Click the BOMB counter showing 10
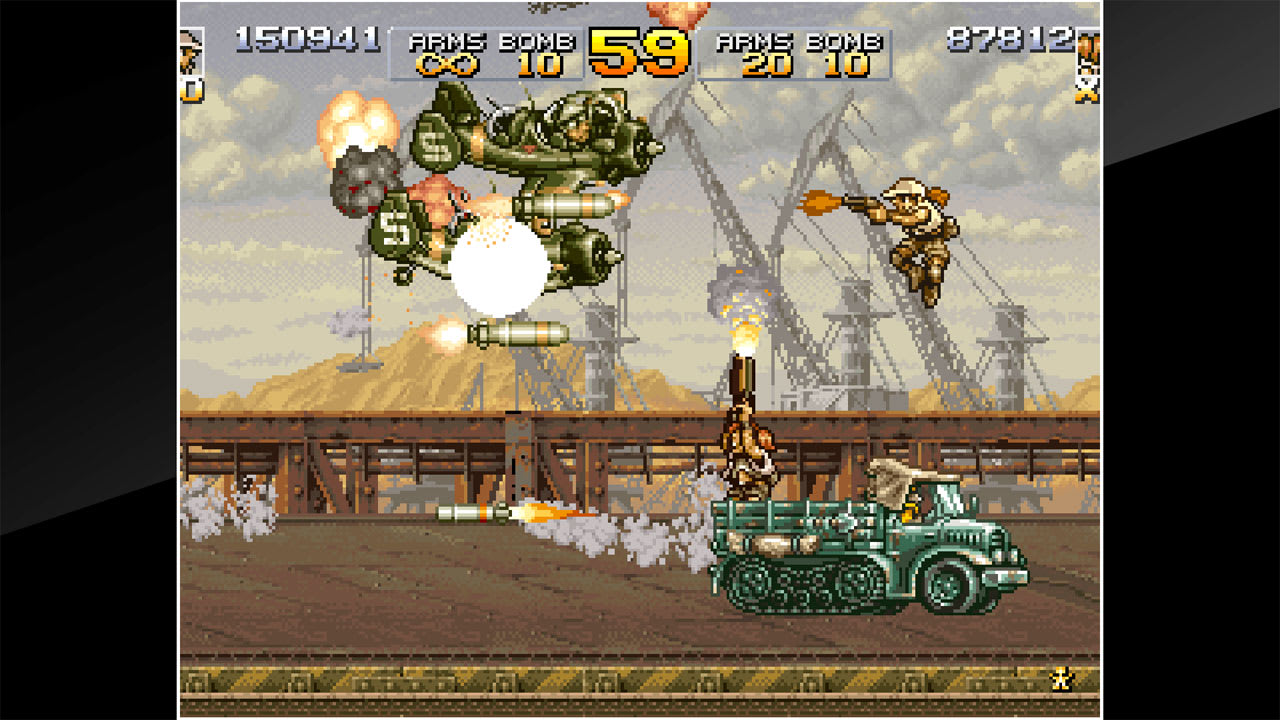Viewport: 1280px width, 720px height. pyautogui.click(x=537, y=67)
